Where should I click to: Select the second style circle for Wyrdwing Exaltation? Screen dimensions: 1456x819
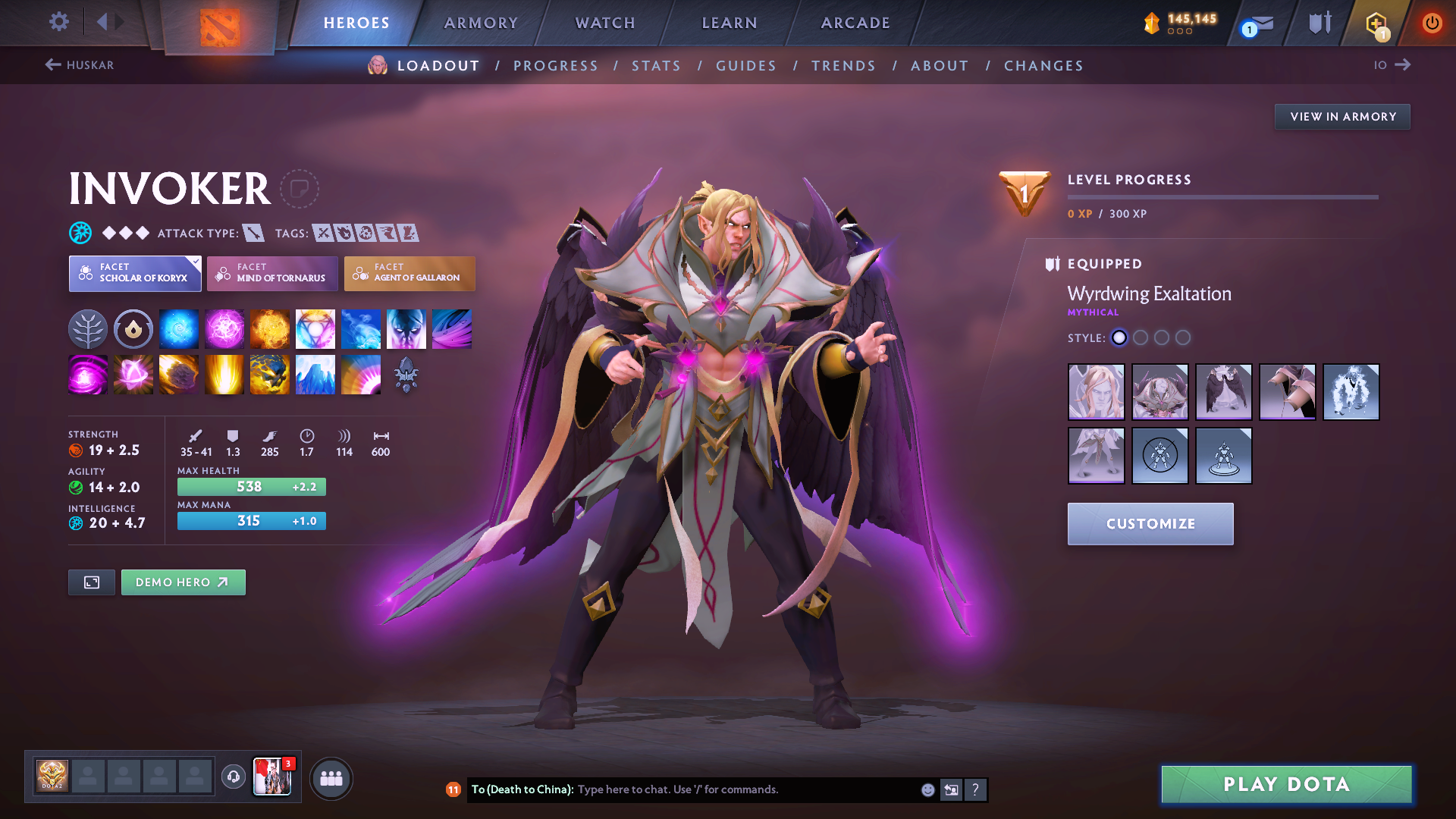click(1141, 338)
